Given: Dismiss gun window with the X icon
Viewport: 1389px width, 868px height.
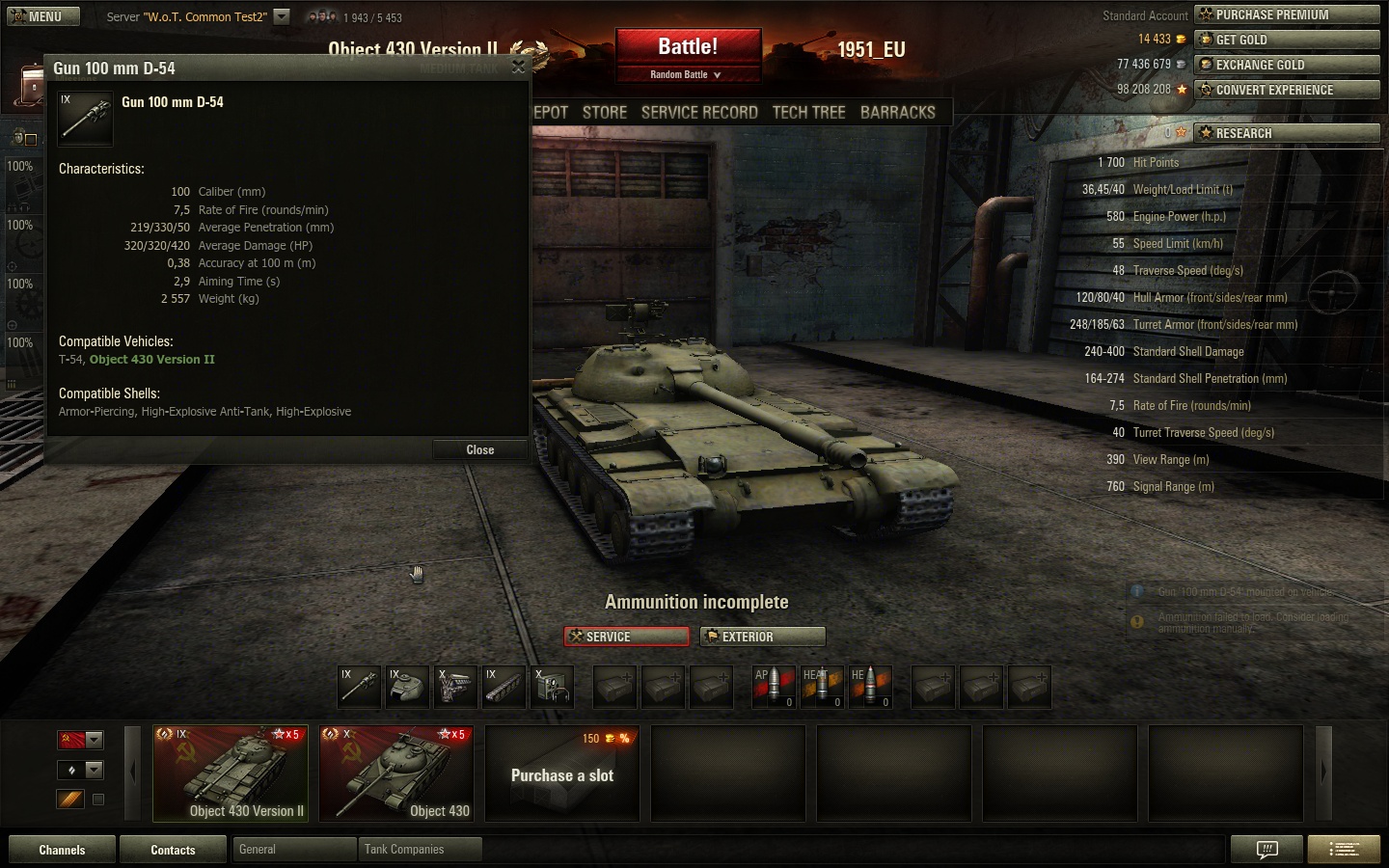Looking at the screenshot, I should click(x=518, y=67).
